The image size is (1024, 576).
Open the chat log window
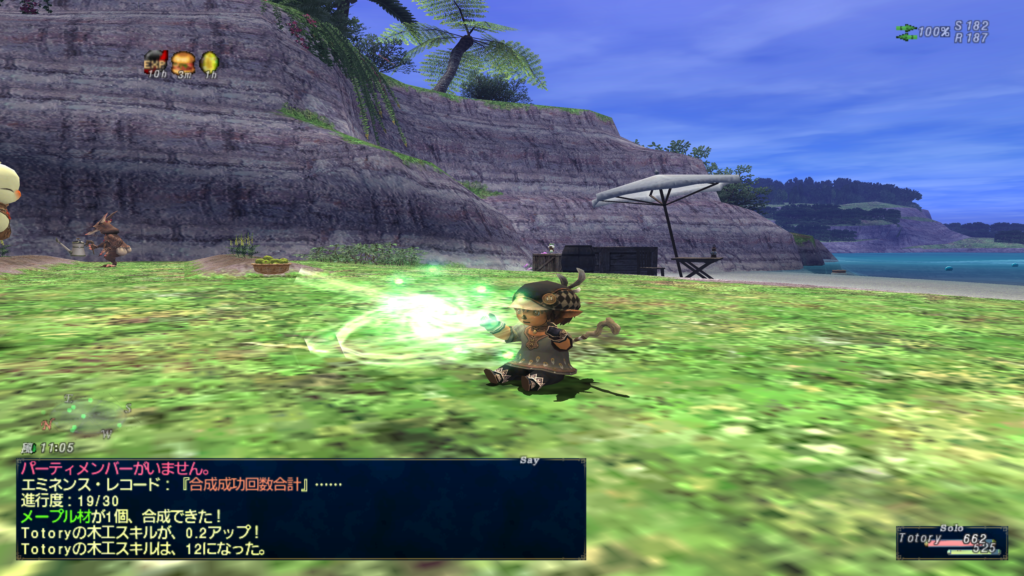300,508
